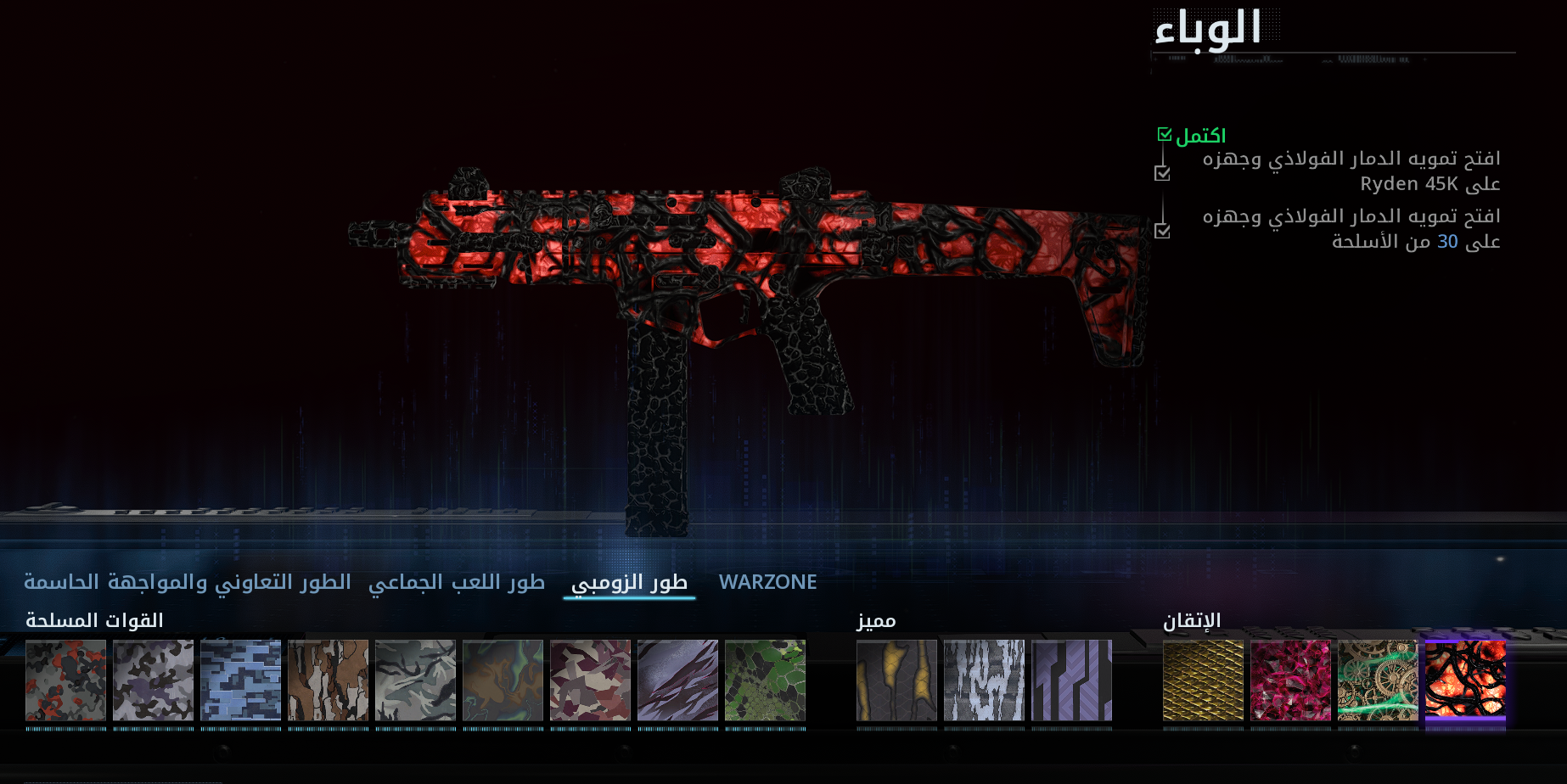Choose the yellow cracked dark camo
Viewport: 1567px width, 784px height.
click(x=897, y=680)
